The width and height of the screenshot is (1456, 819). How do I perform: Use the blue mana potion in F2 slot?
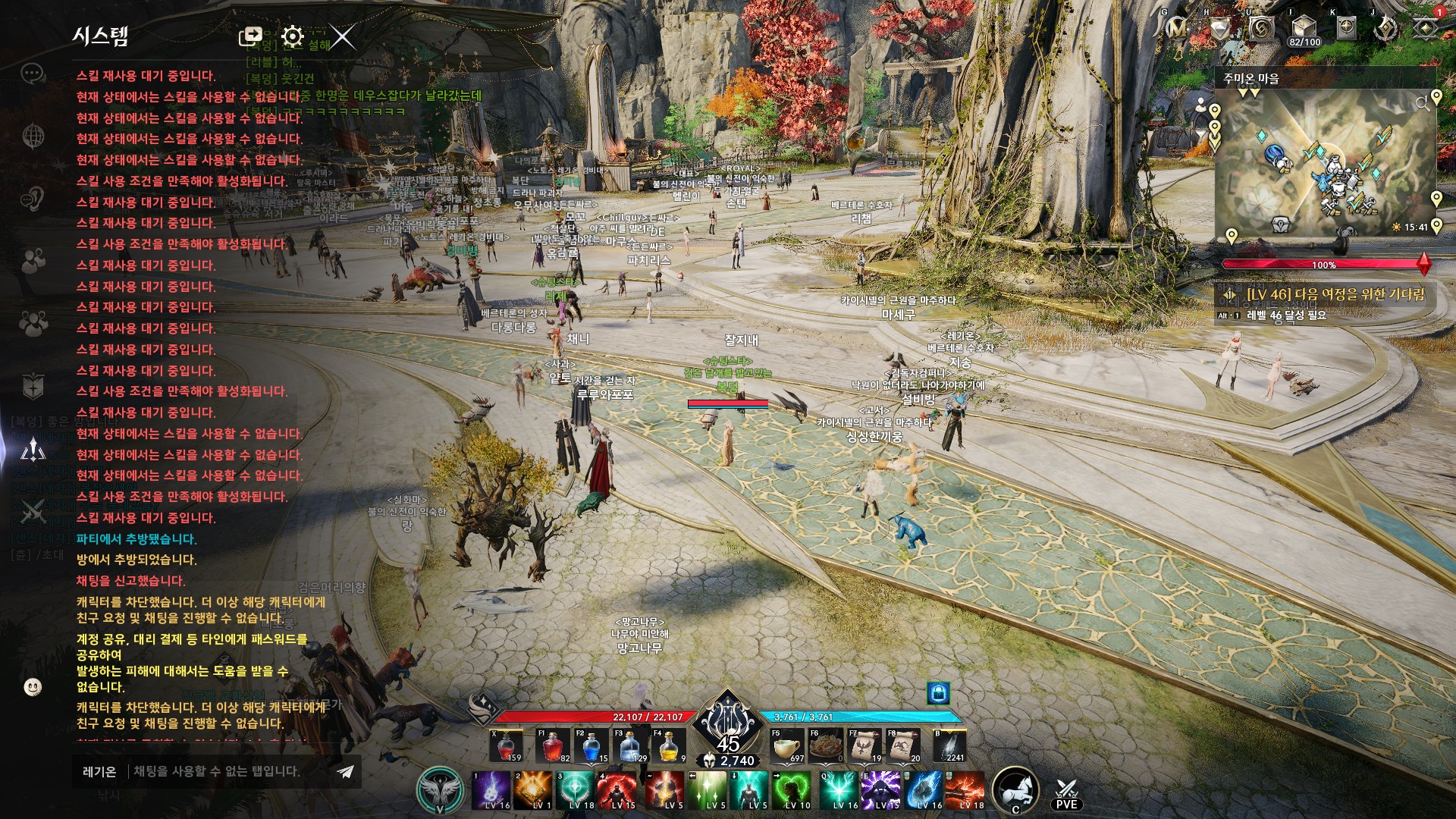(591, 747)
